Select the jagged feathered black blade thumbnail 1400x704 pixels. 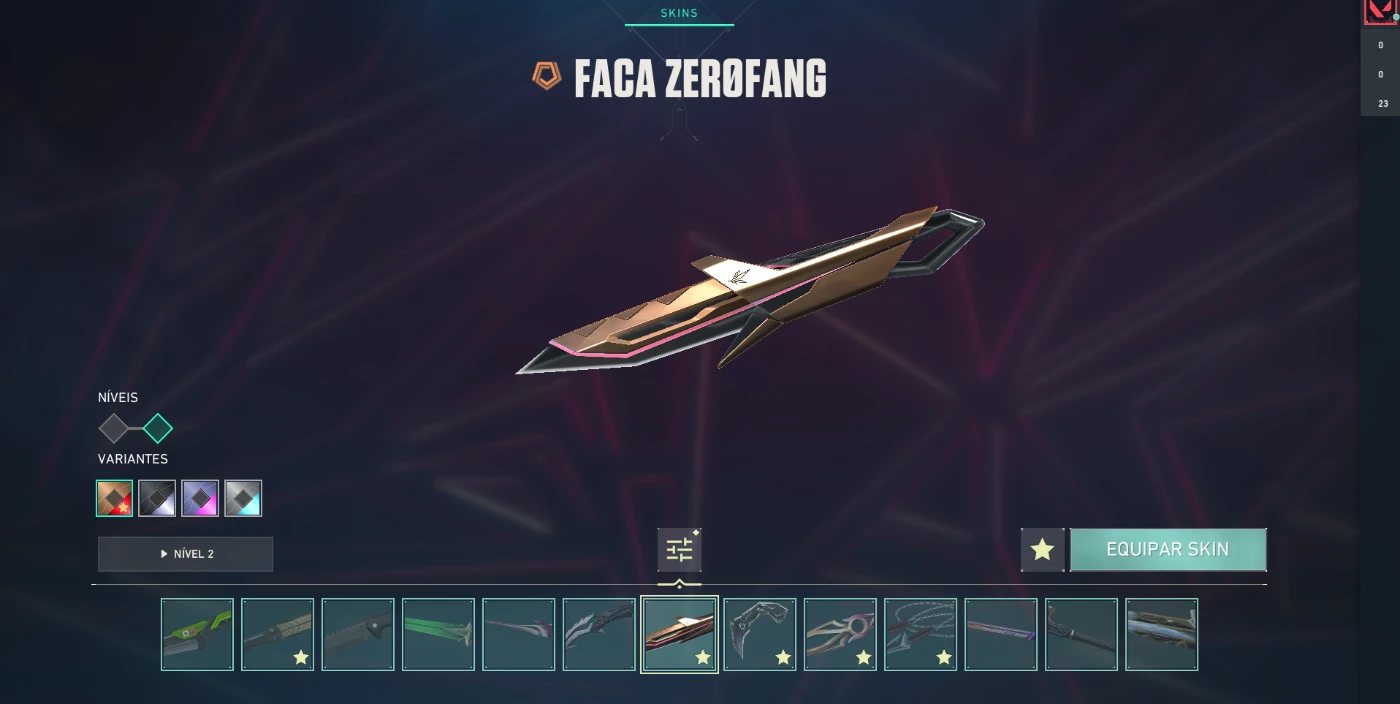pyautogui.click(x=599, y=634)
